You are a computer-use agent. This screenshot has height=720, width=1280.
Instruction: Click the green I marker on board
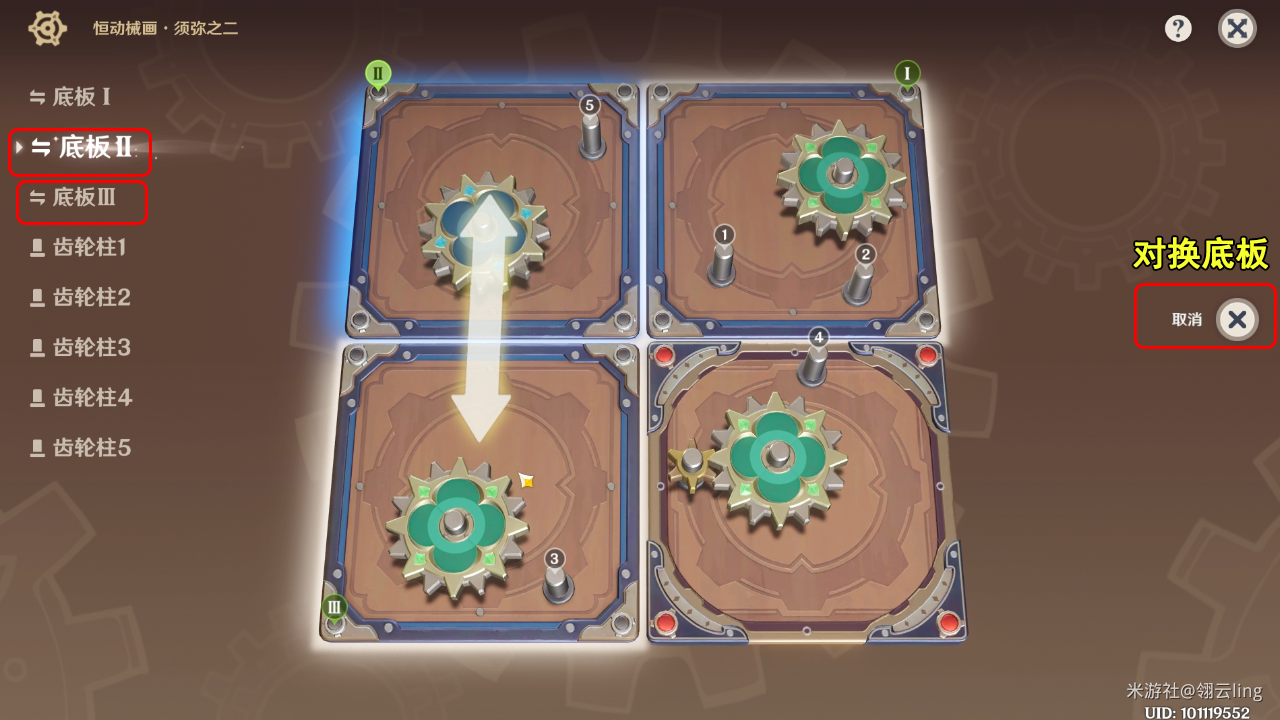pyautogui.click(x=907, y=73)
